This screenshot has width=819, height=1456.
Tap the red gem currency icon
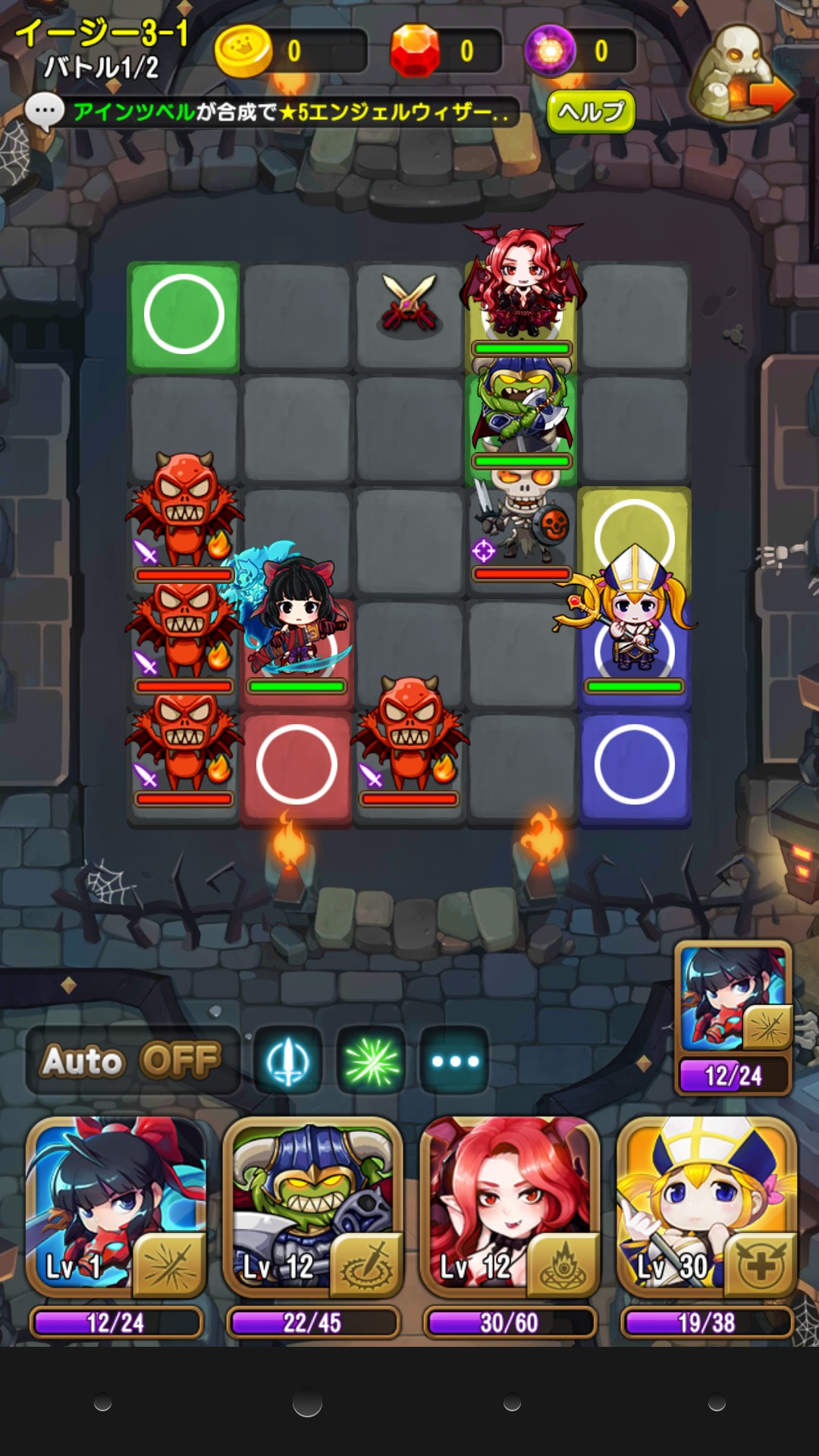(415, 51)
